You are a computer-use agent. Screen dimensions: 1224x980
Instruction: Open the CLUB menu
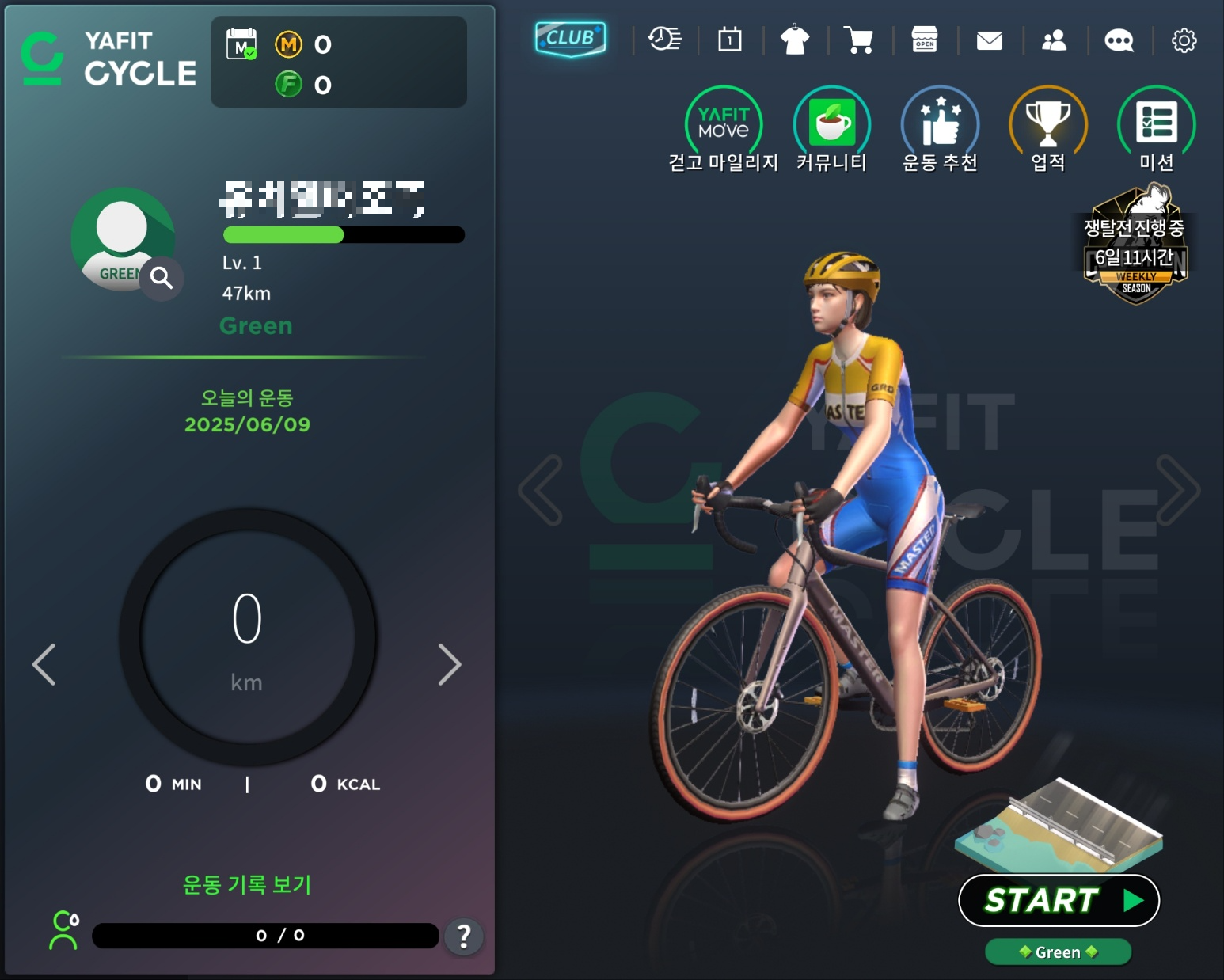[569, 37]
